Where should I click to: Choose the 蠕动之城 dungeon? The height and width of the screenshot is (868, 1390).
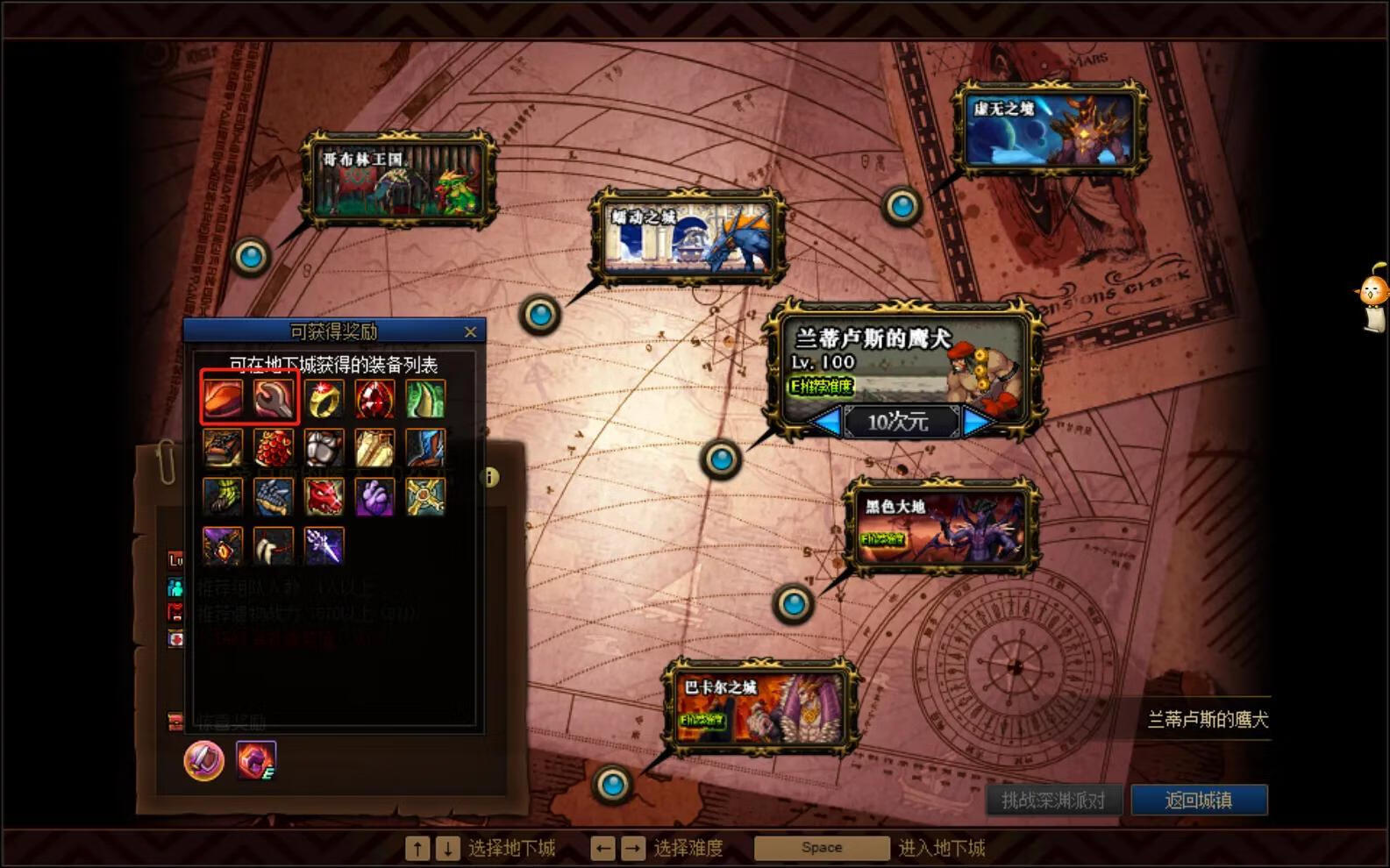pos(688,237)
